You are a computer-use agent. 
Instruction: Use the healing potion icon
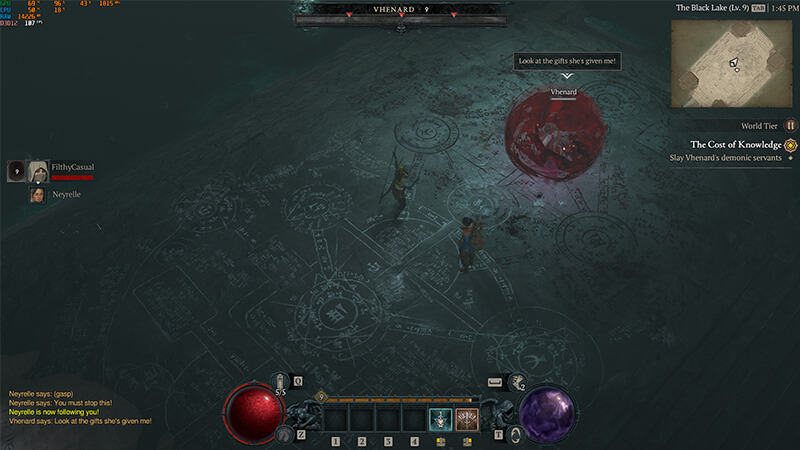(281, 381)
